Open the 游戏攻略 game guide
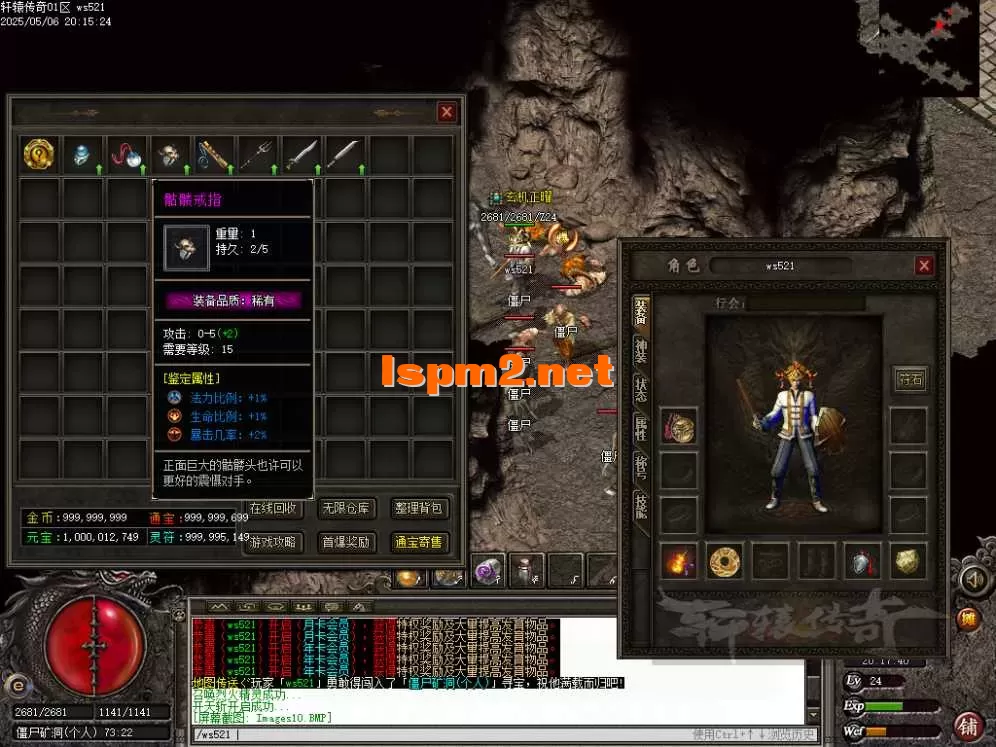The width and height of the screenshot is (996, 747). 274,542
